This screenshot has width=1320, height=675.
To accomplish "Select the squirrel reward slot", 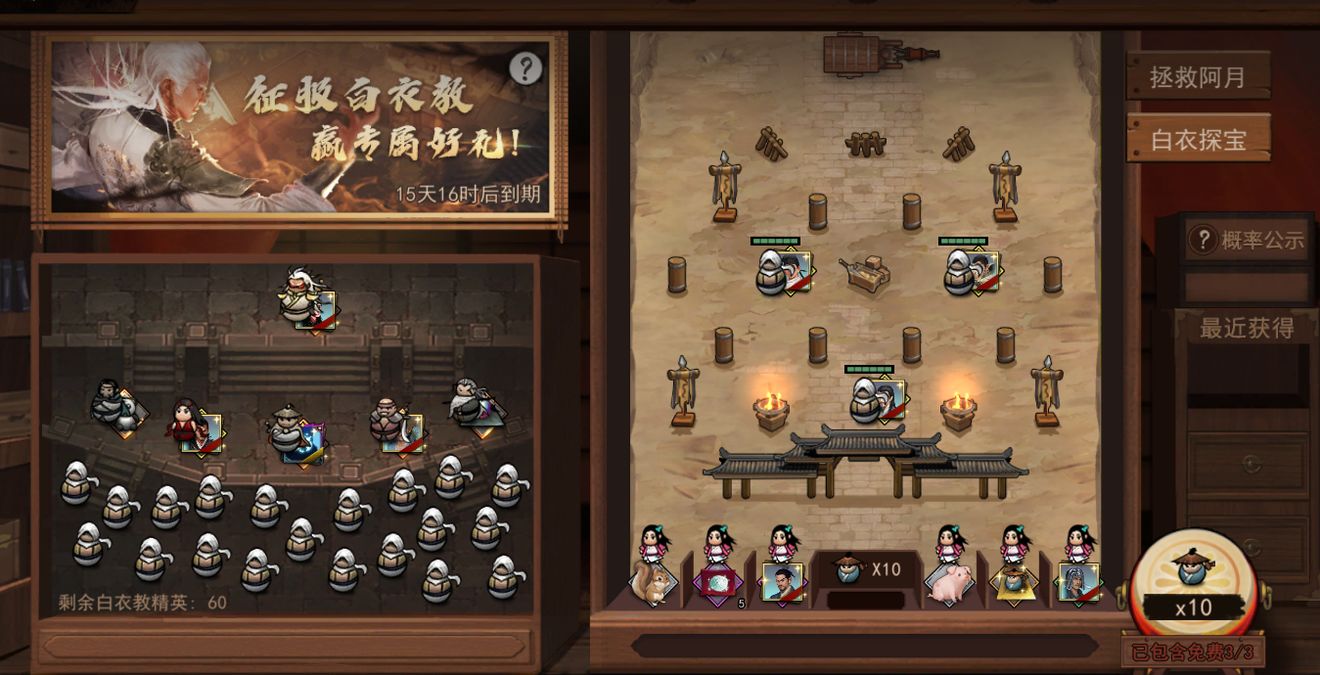I will (653, 582).
